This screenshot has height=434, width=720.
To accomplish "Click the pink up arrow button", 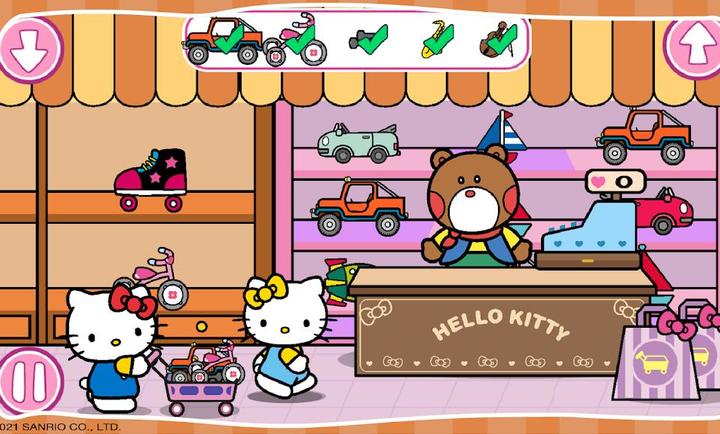I will 693,45.
